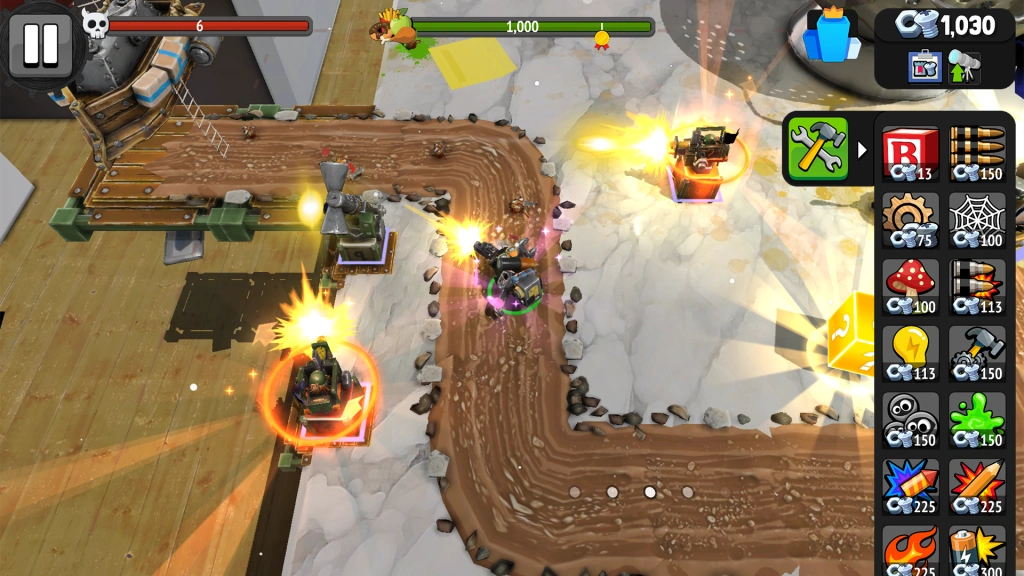This screenshot has width=1024, height=576.
Task: Choose the bullet ammo tower costing 150
Action: [x=977, y=152]
